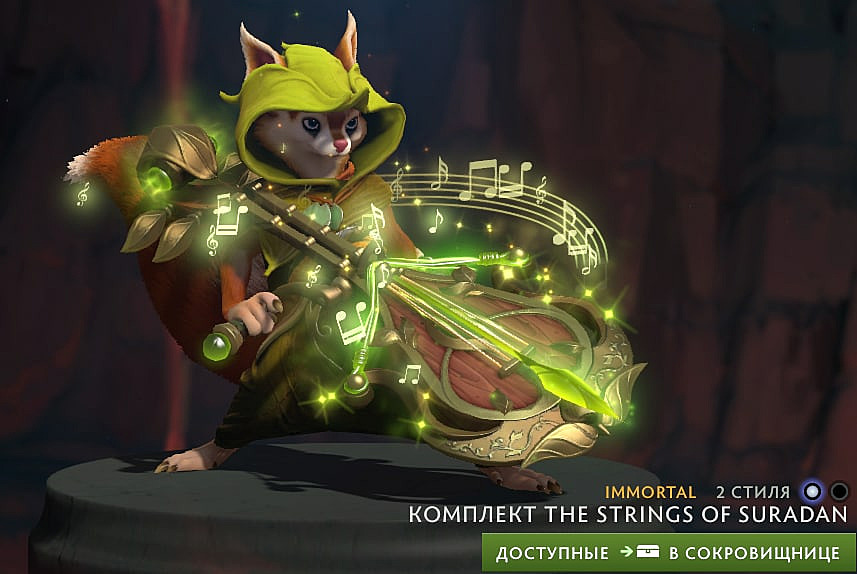Switch to the second dark style circle
This screenshot has height=574, width=857.
coord(840,492)
